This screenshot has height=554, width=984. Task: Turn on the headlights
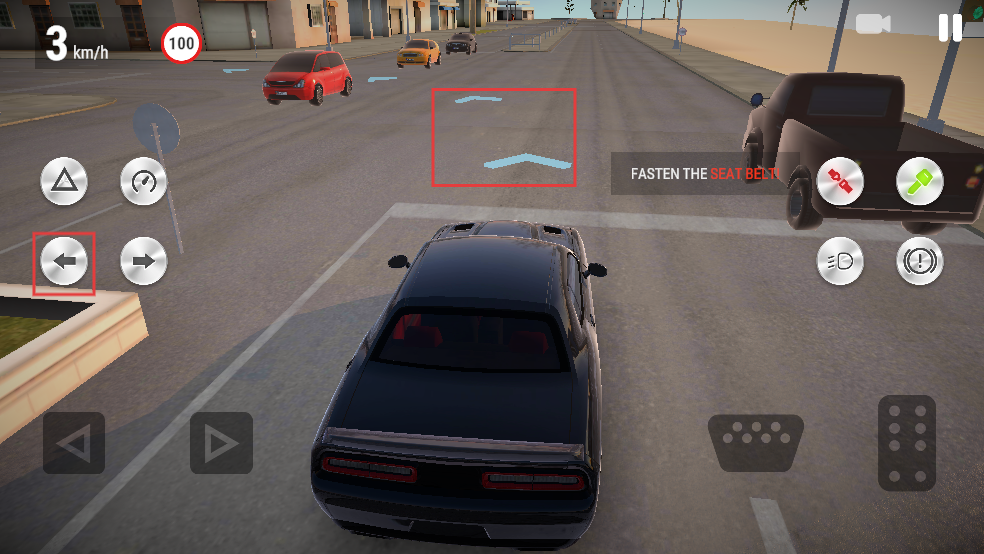click(840, 262)
